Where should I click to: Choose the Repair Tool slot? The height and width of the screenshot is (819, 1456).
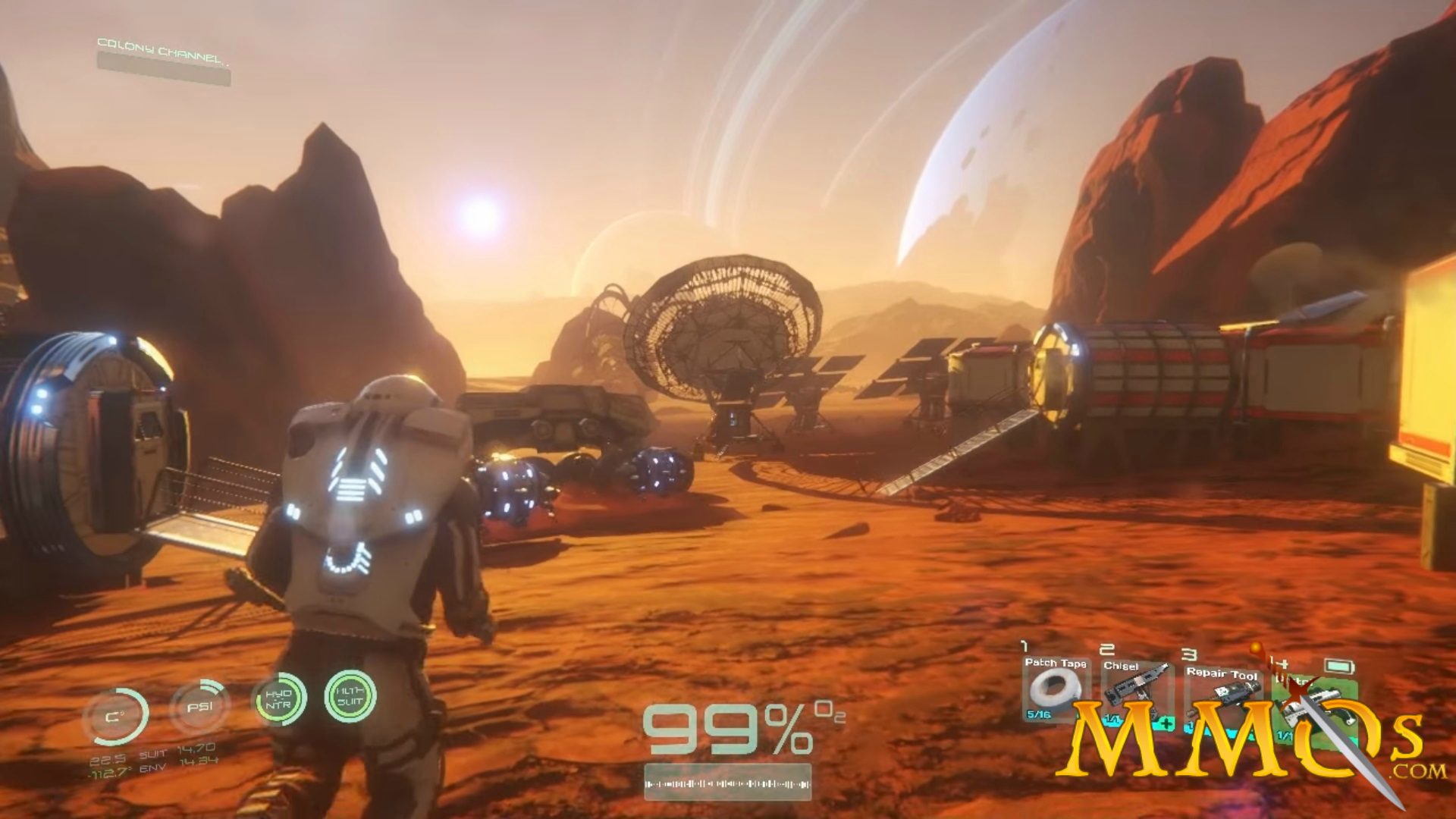click(x=1221, y=690)
